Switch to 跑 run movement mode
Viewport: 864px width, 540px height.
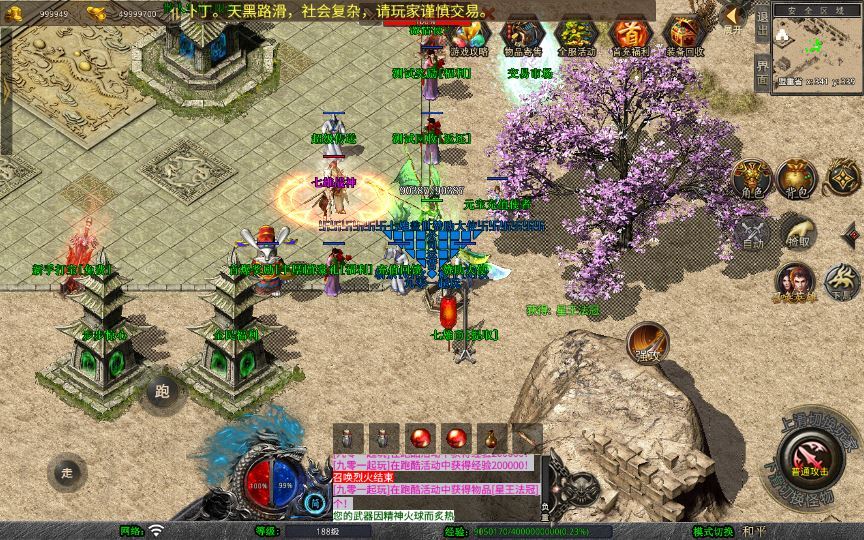pos(162,392)
